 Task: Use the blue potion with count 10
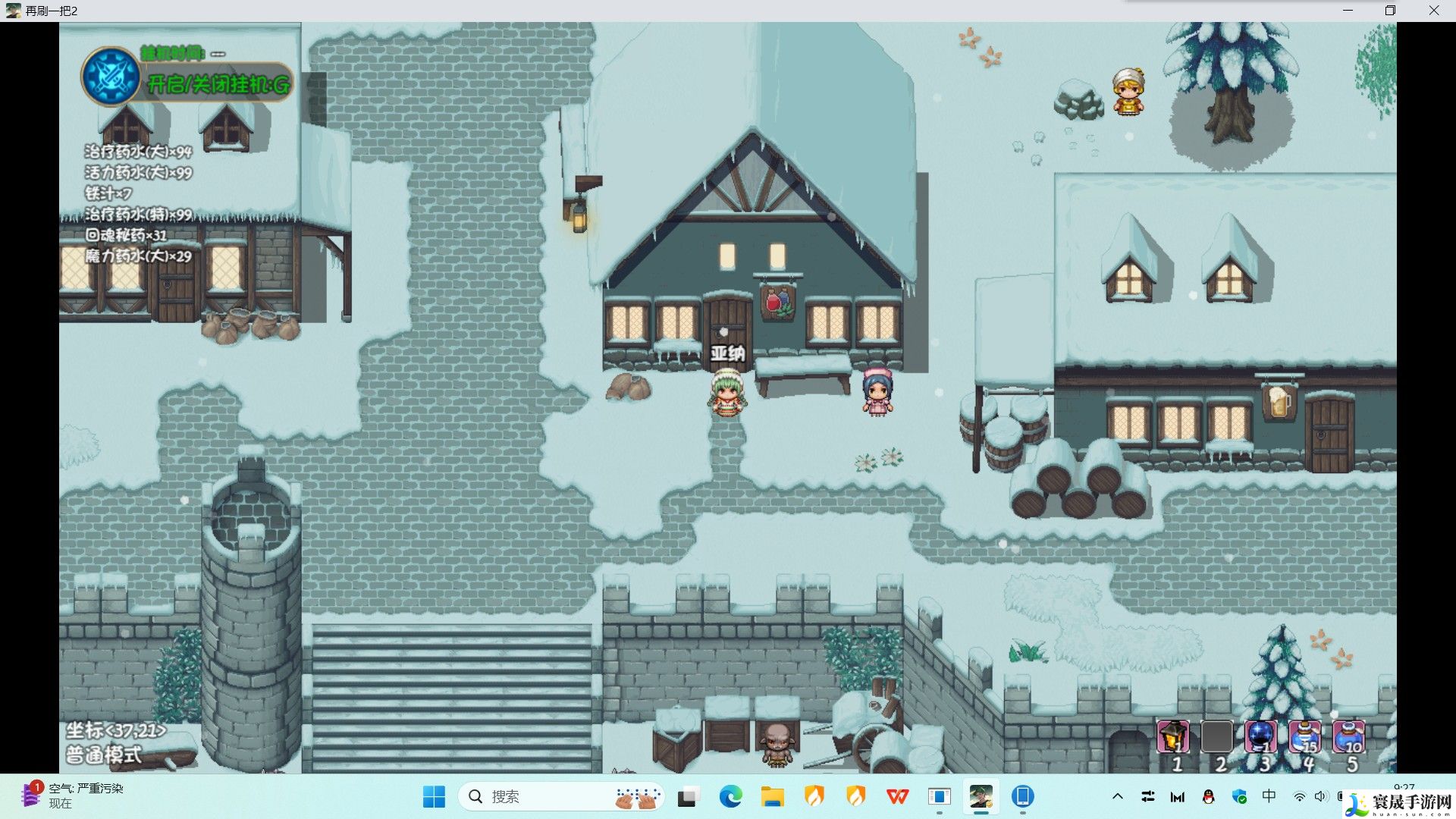tap(1348, 736)
